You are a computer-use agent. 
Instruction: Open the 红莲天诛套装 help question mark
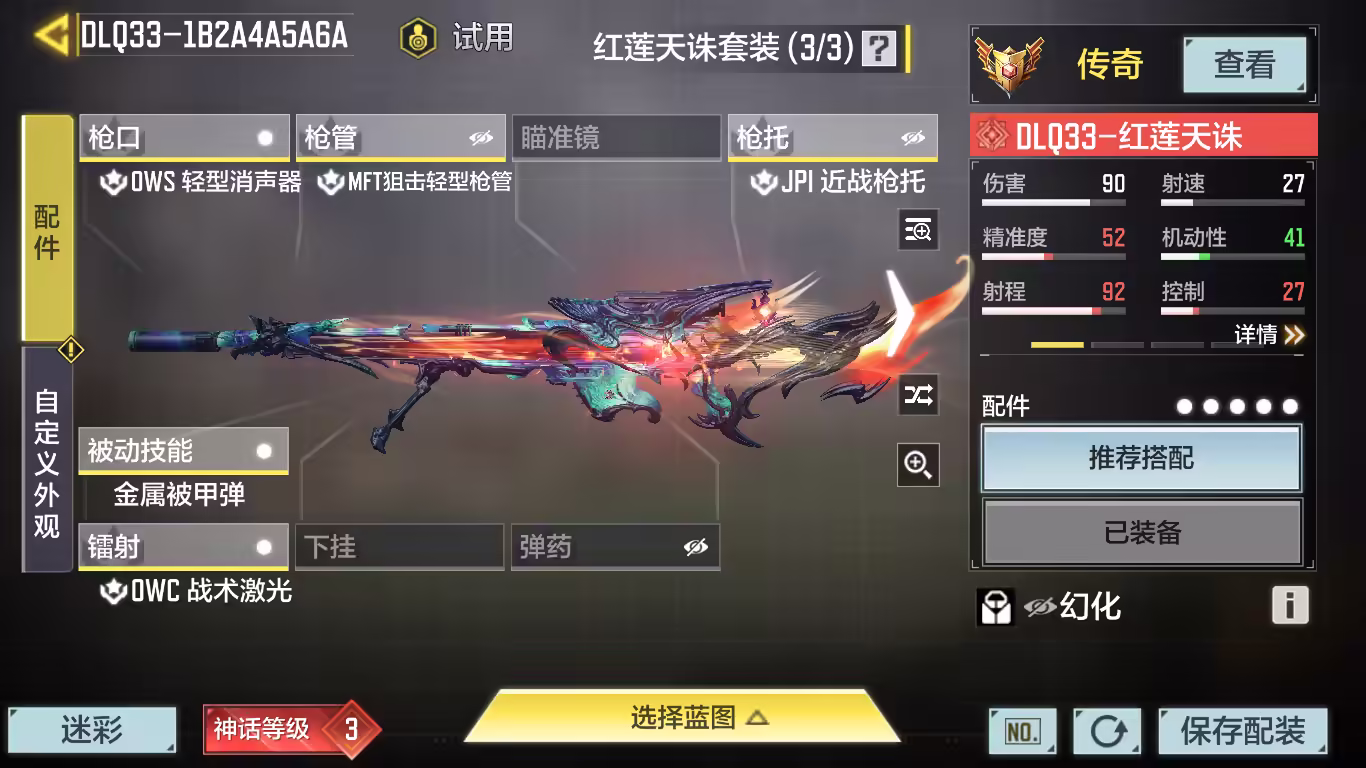pos(879,47)
